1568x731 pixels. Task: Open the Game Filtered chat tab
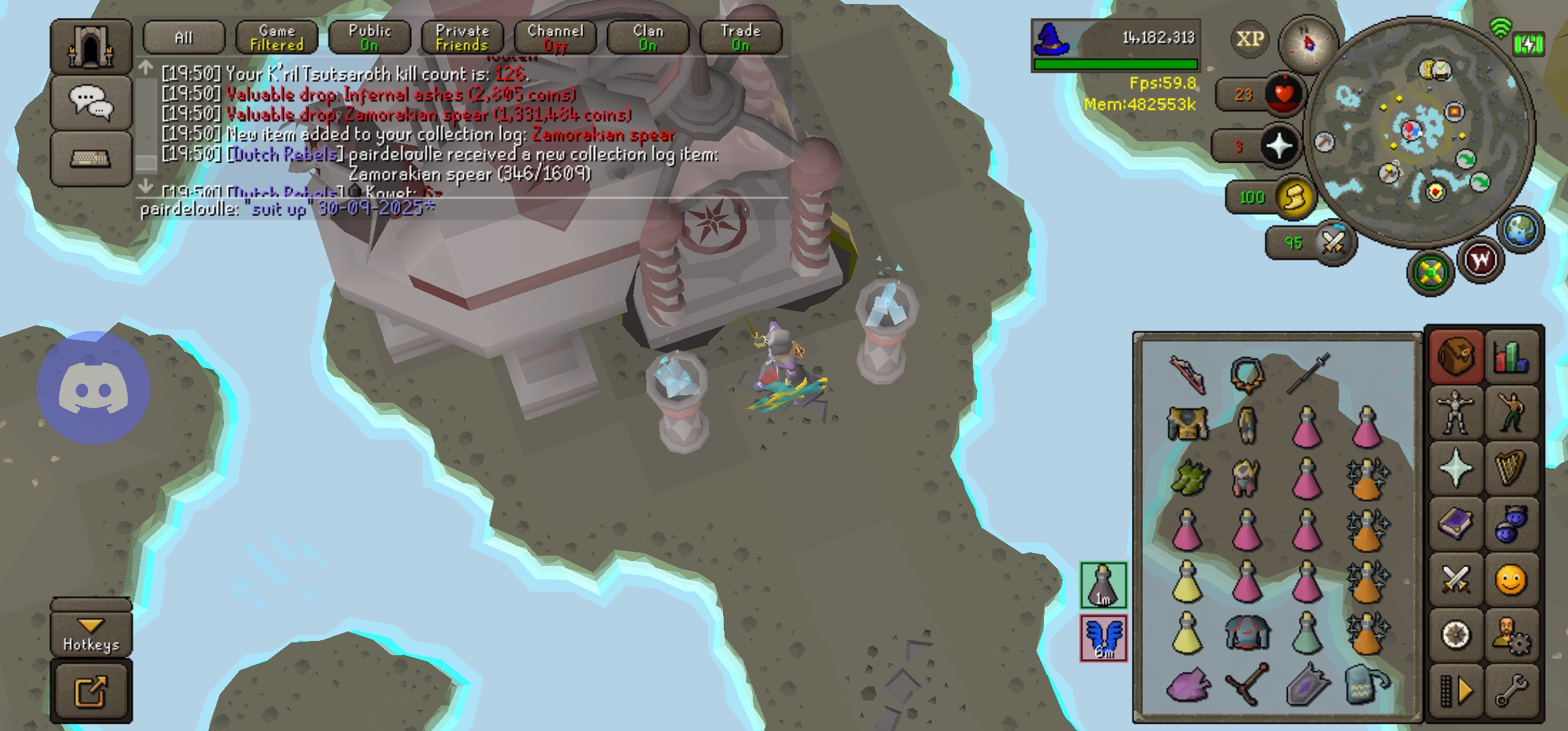277,38
